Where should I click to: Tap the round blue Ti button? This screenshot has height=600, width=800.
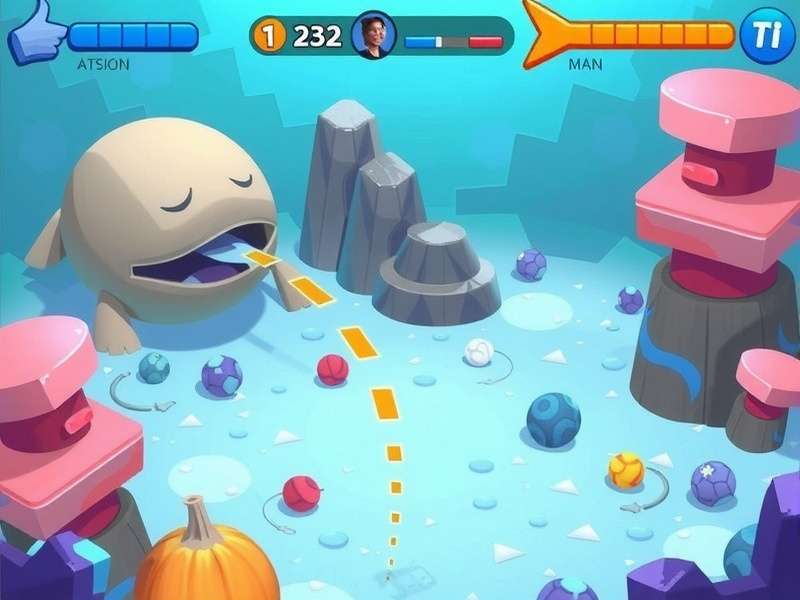click(766, 35)
